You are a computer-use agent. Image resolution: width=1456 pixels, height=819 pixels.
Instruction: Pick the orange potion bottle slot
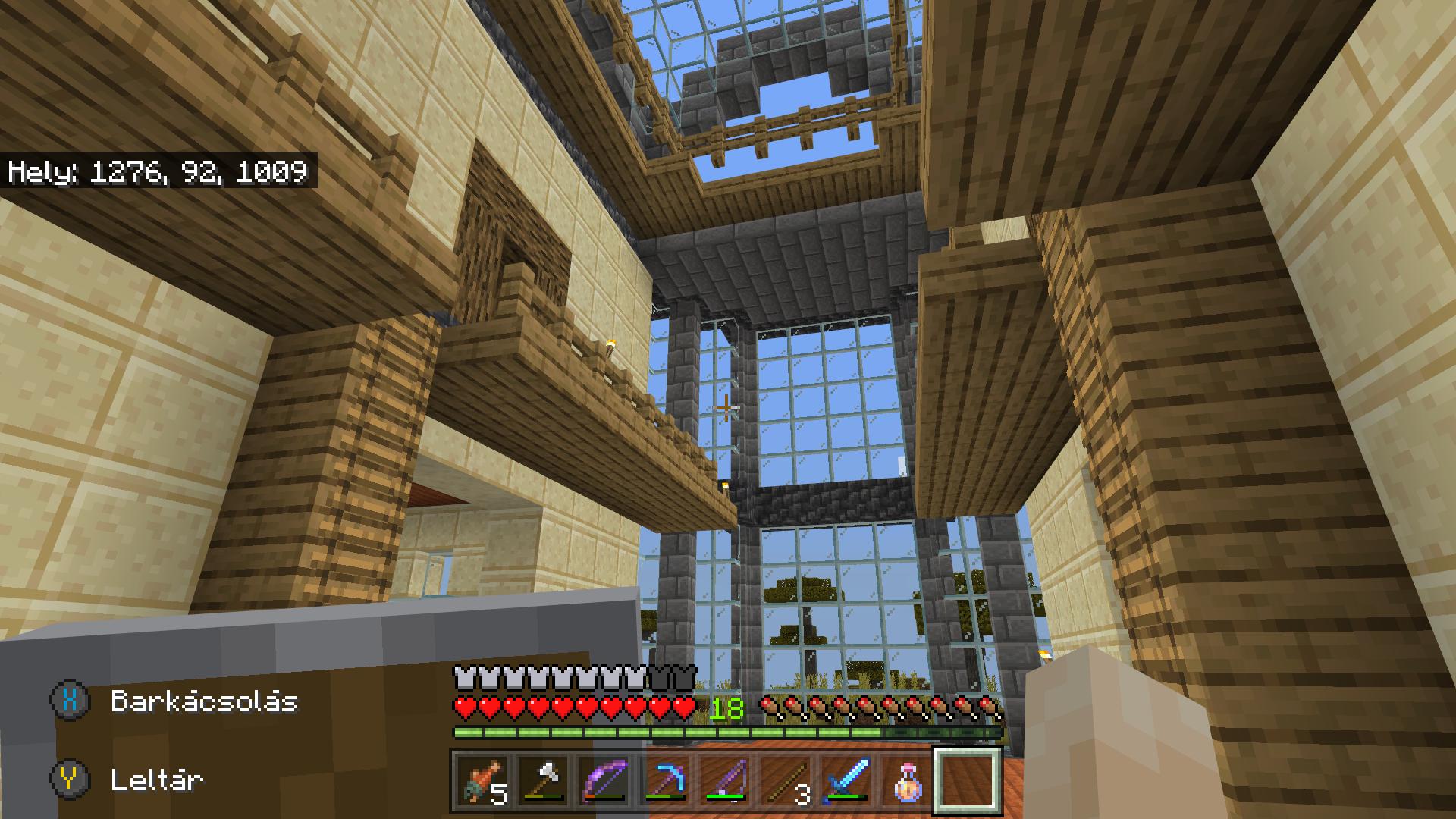tap(908, 780)
